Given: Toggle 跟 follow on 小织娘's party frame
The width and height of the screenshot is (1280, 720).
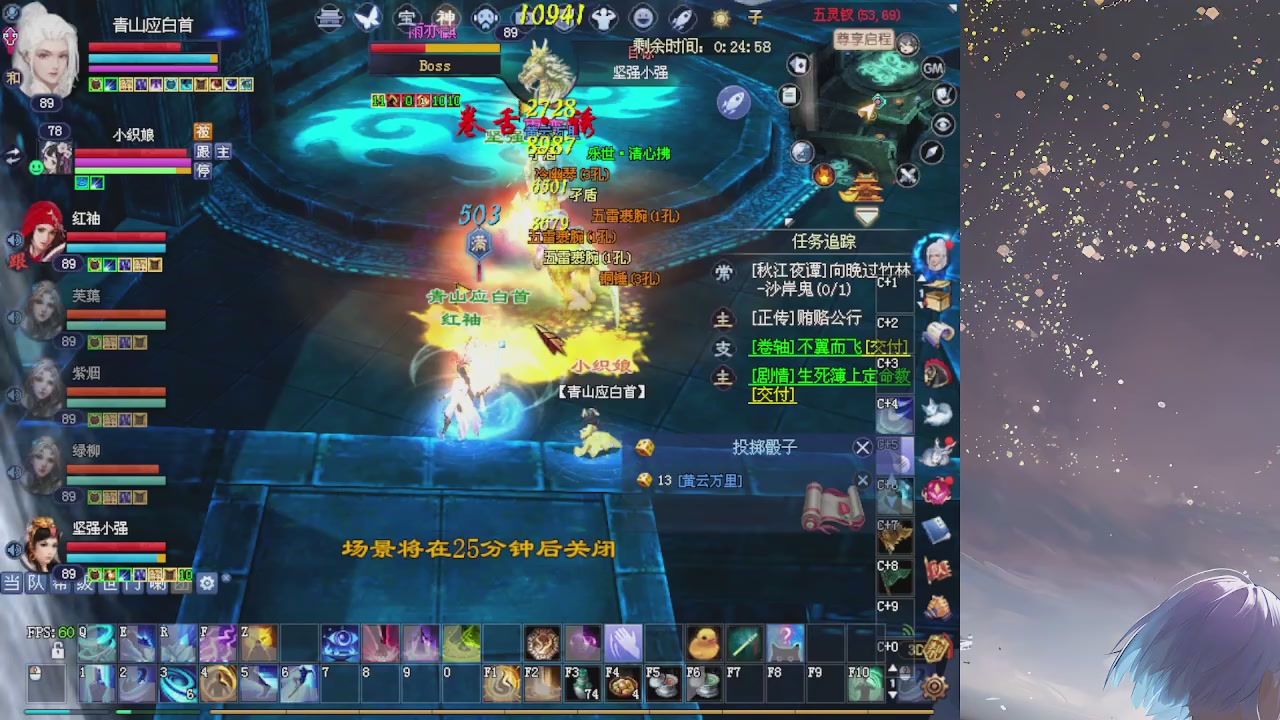Looking at the screenshot, I should click(203, 151).
